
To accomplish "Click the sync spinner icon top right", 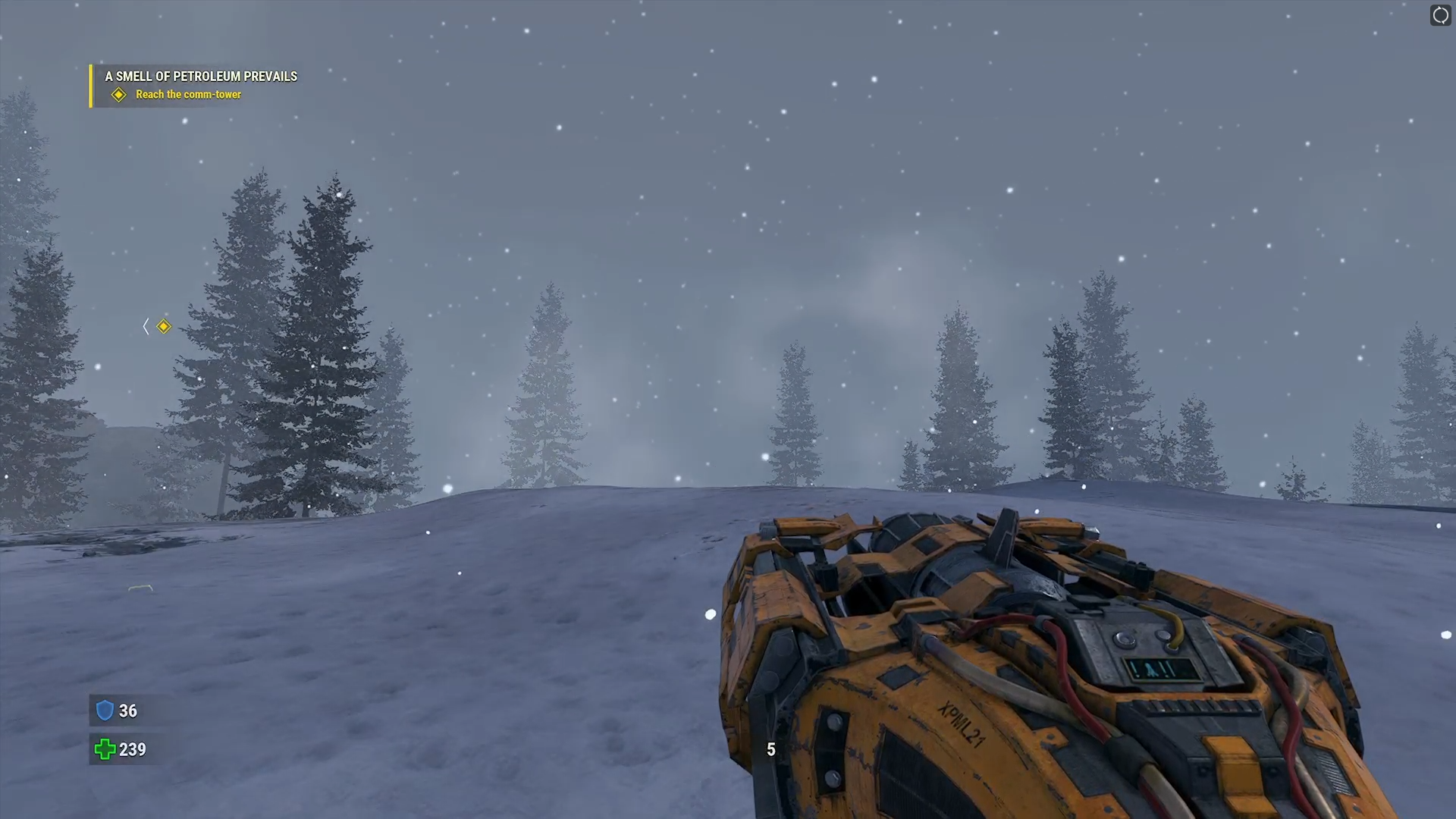I will 1440,15.
